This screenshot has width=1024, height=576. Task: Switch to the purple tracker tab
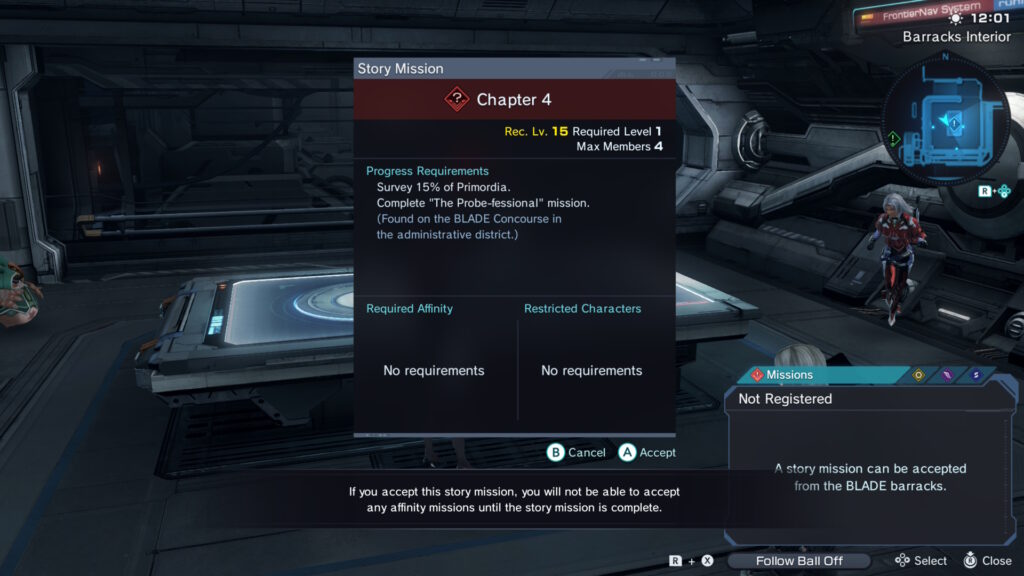tap(947, 375)
